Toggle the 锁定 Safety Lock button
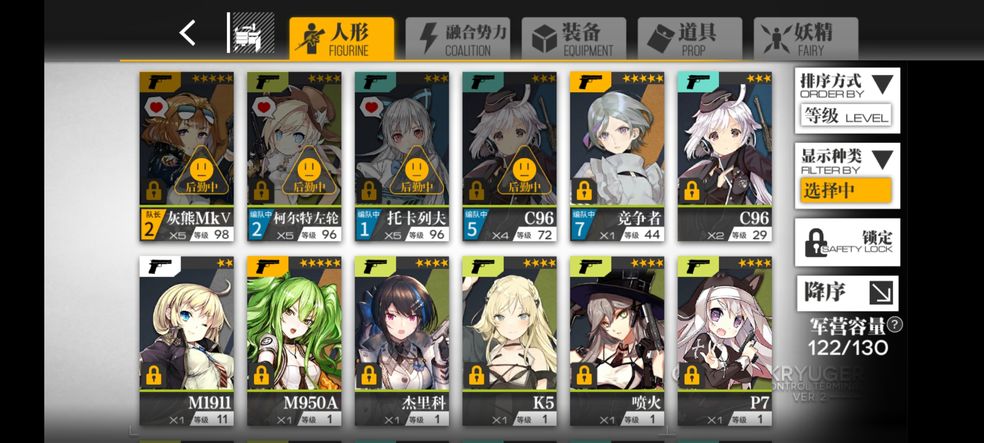Screen dimensions: 984x443 846,242
